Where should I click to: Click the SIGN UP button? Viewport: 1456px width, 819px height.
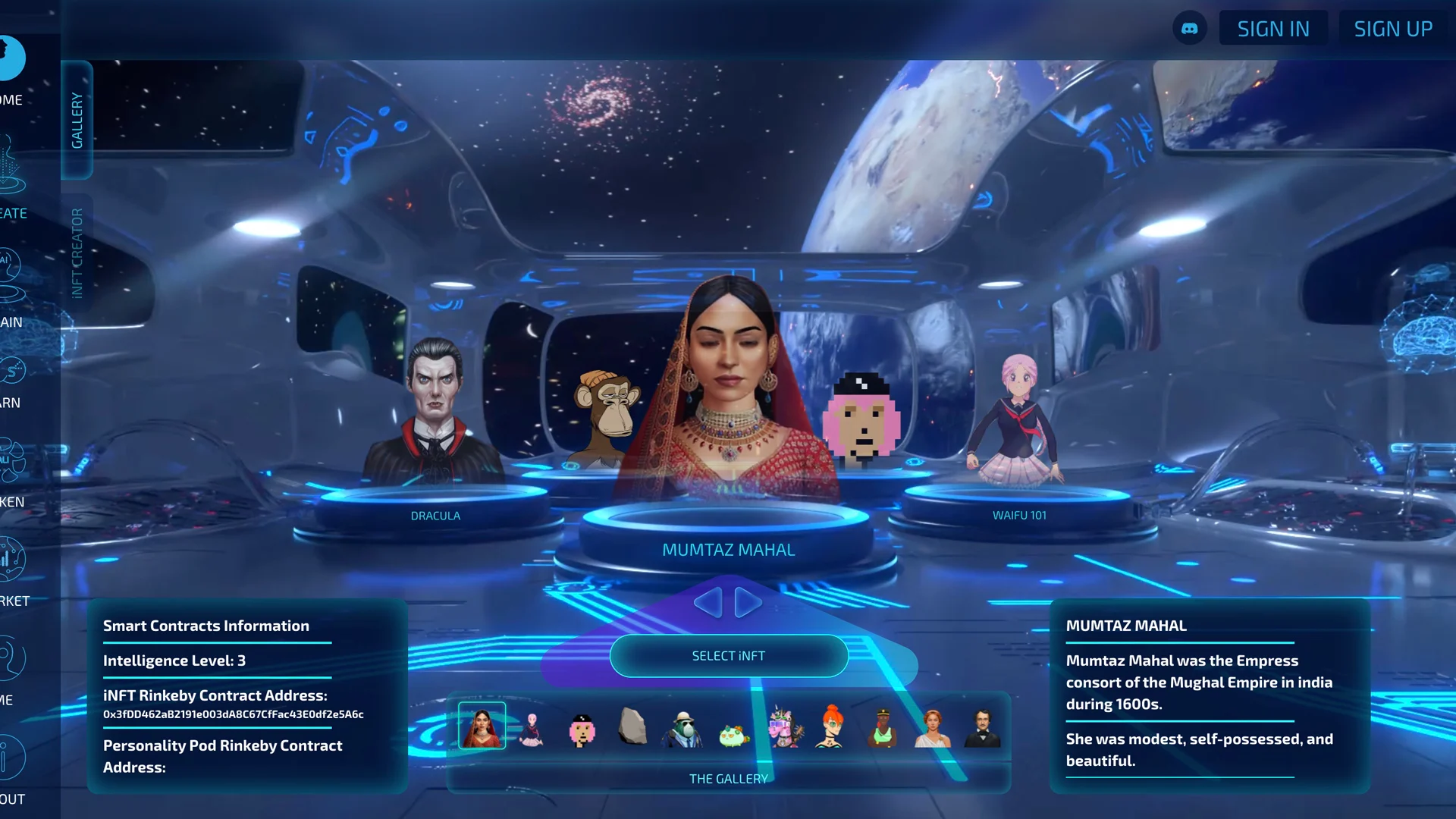point(1393,27)
